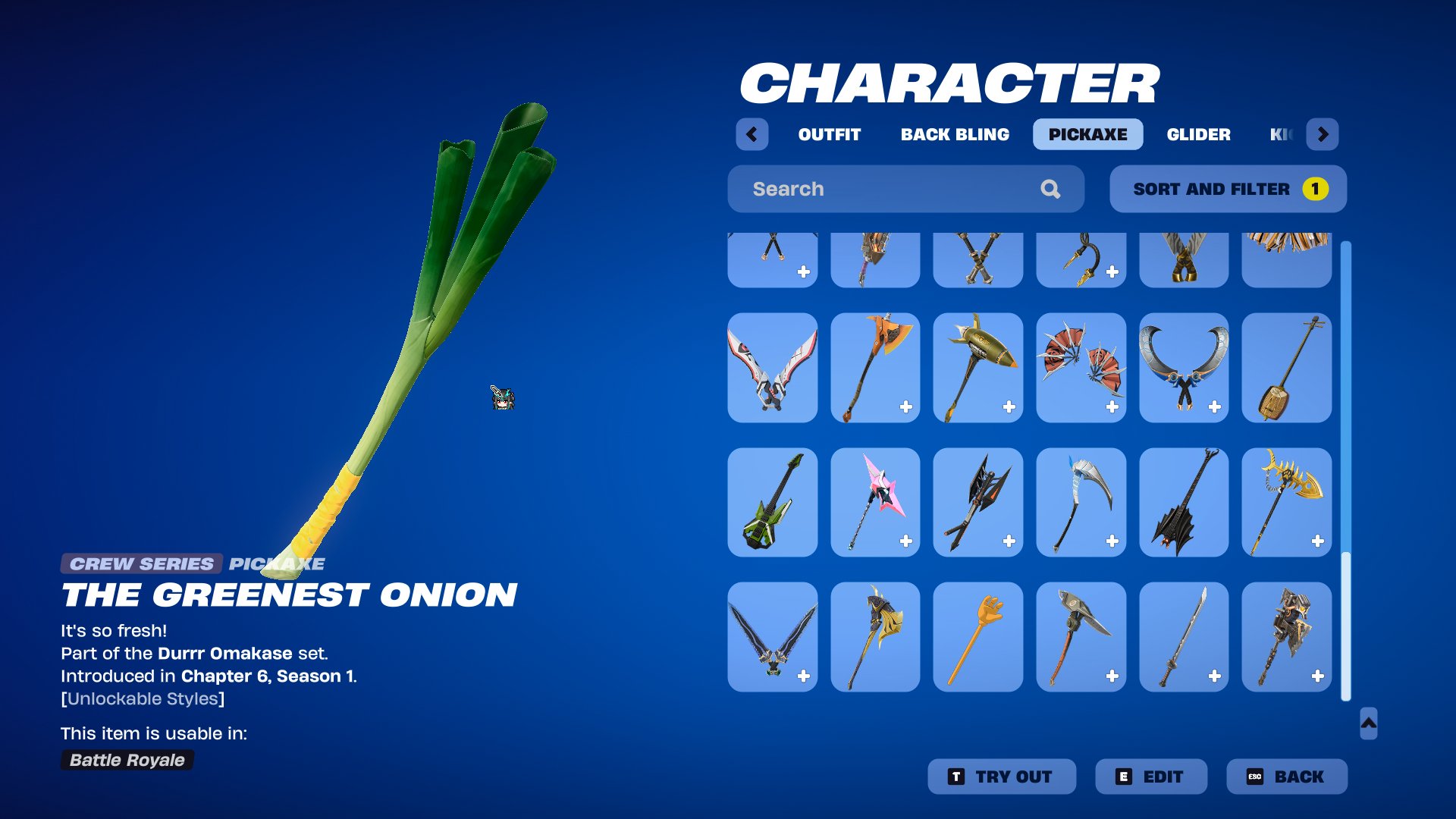Image resolution: width=1456 pixels, height=819 pixels.
Task: Switch to the Outfit tab
Action: click(829, 134)
